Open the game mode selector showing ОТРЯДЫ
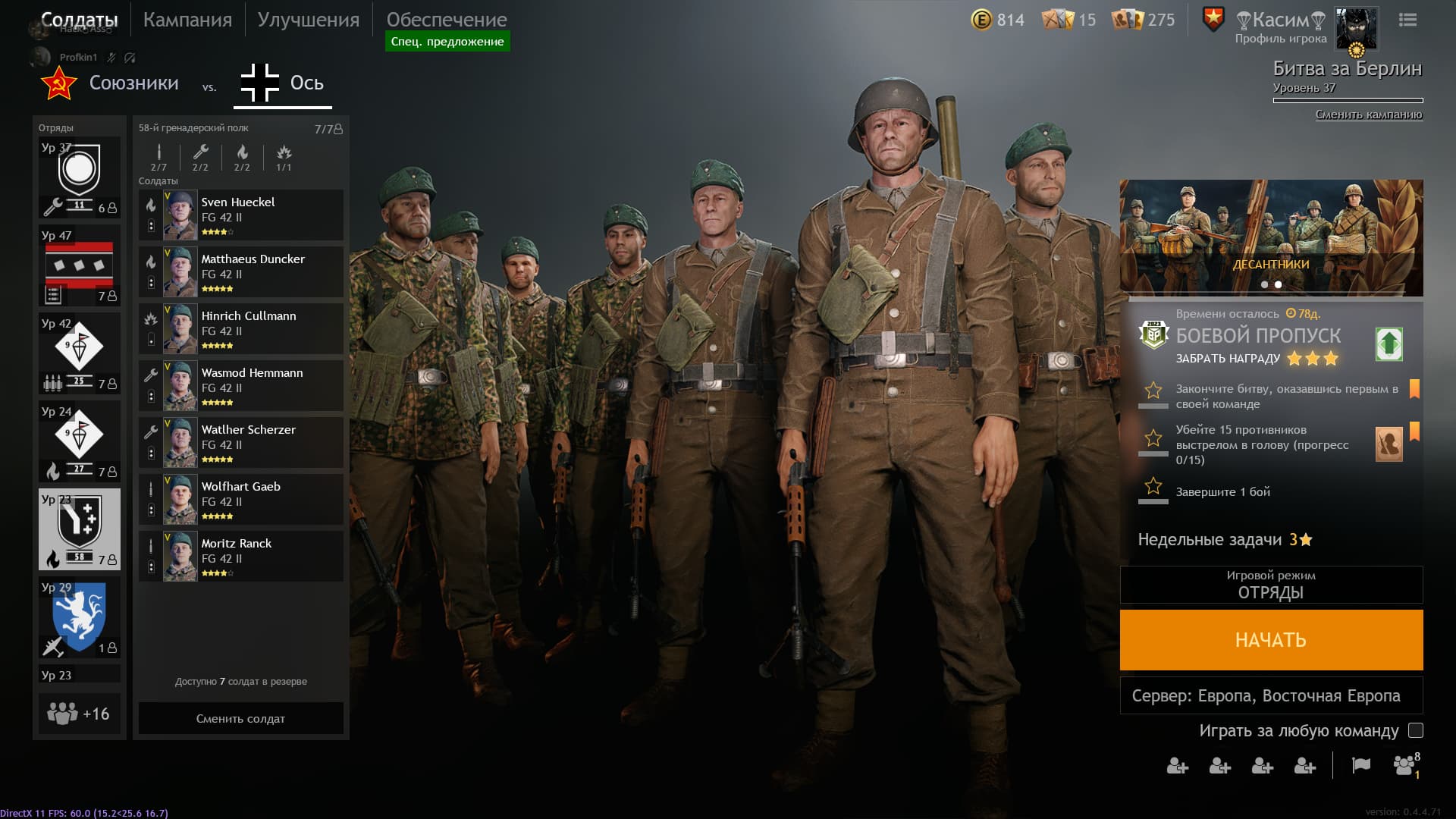The width and height of the screenshot is (1456, 819). 1271,585
